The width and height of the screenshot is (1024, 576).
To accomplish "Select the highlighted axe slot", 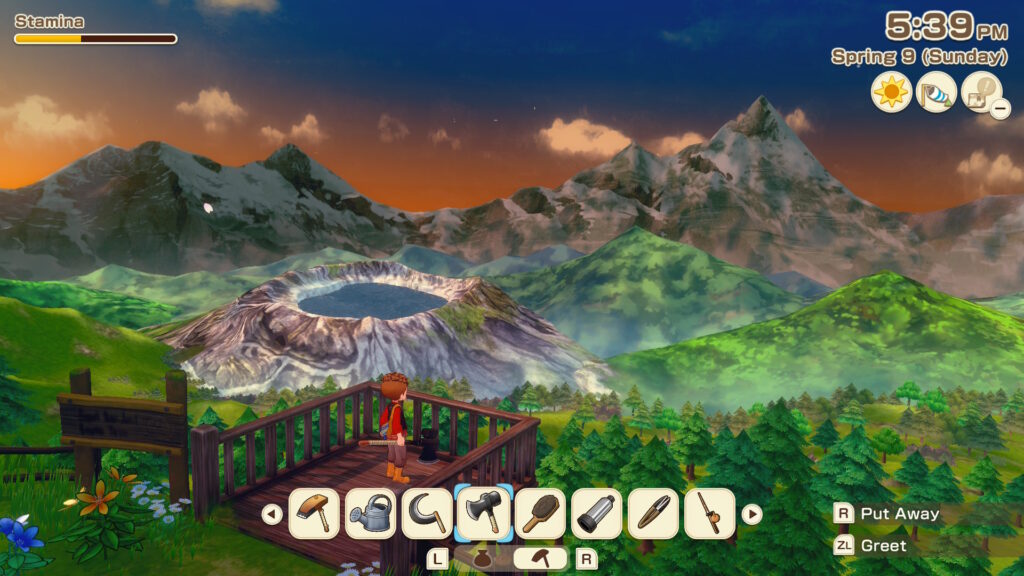I will 484,514.
